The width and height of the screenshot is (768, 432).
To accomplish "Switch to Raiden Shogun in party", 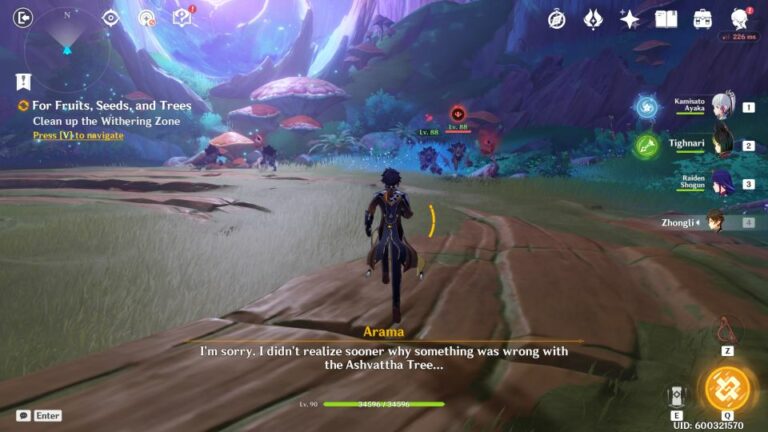I will click(717, 184).
